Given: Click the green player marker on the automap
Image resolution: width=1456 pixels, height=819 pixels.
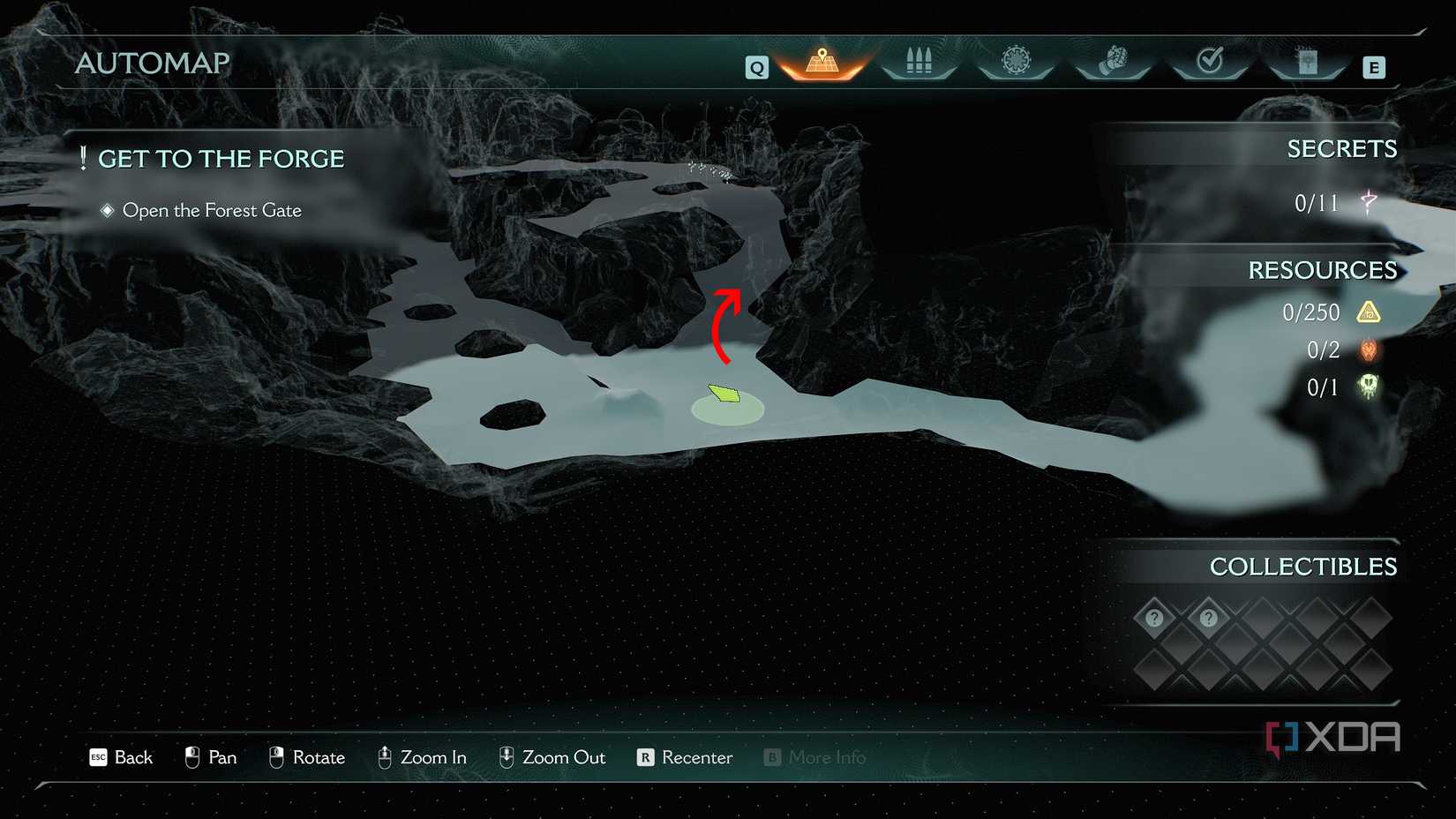Looking at the screenshot, I should pos(724,394).
